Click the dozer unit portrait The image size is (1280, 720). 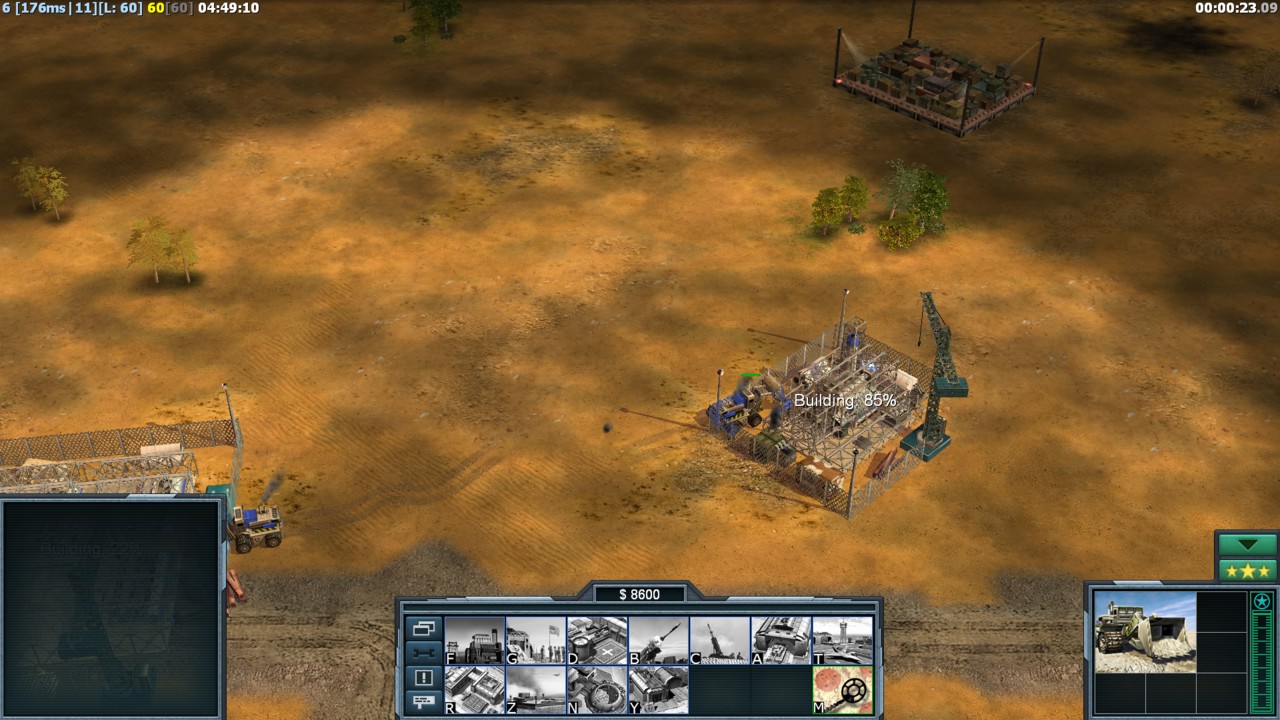point(1145,631)
